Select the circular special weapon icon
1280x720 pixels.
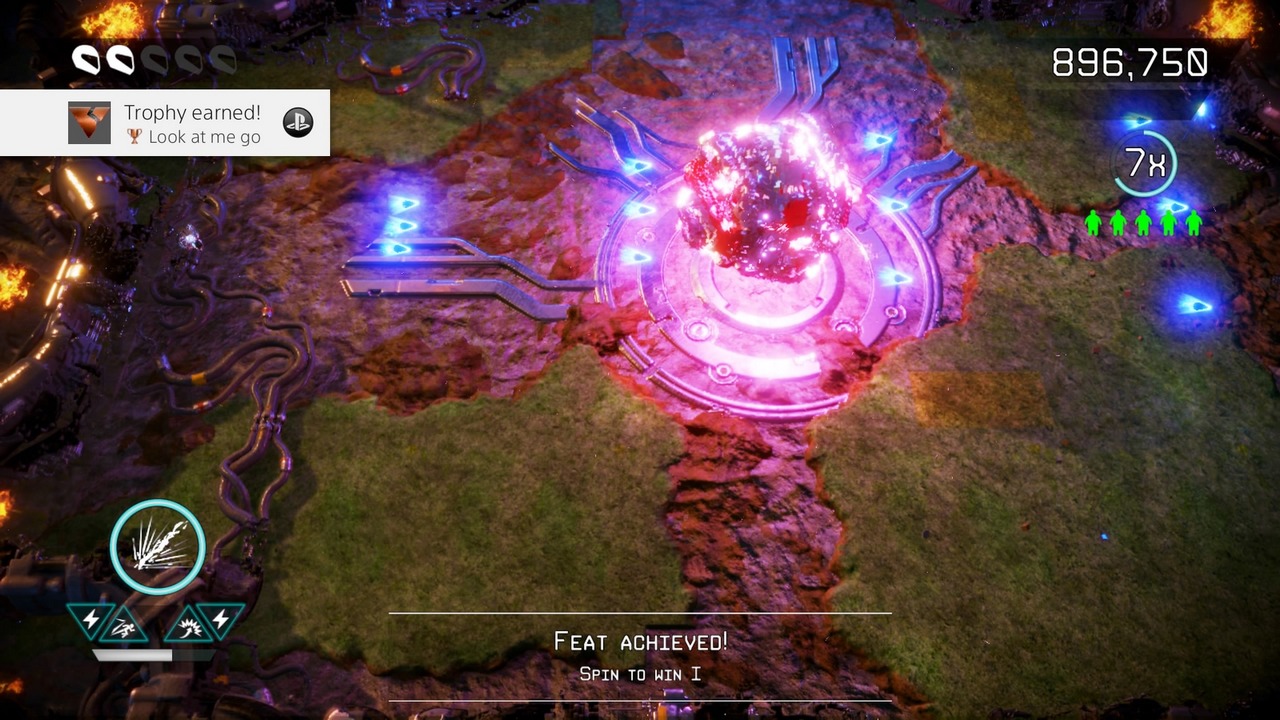tap(158, 547)
